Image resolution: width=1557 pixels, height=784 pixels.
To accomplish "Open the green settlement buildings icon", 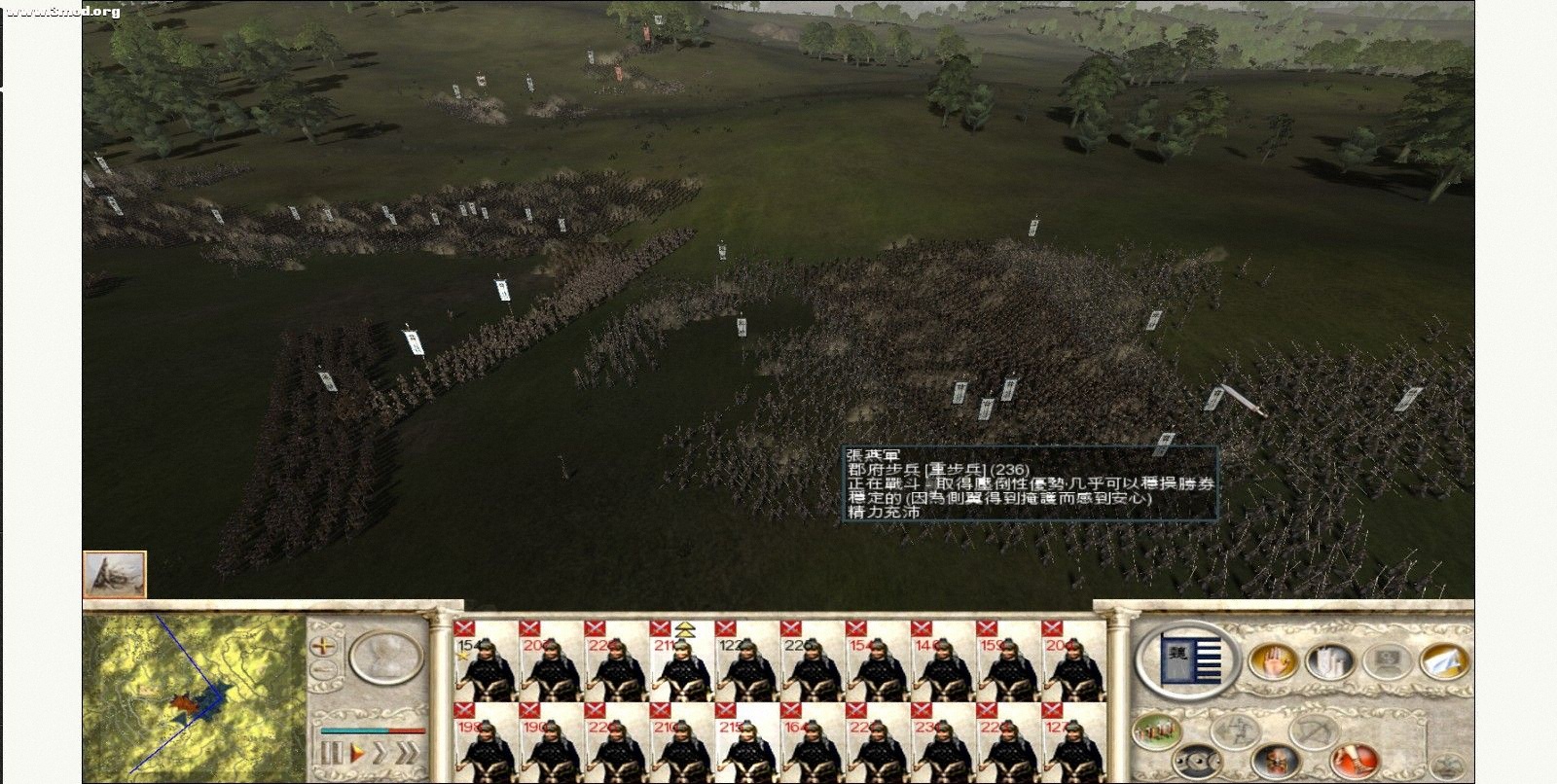I will tap(1154, 731).
